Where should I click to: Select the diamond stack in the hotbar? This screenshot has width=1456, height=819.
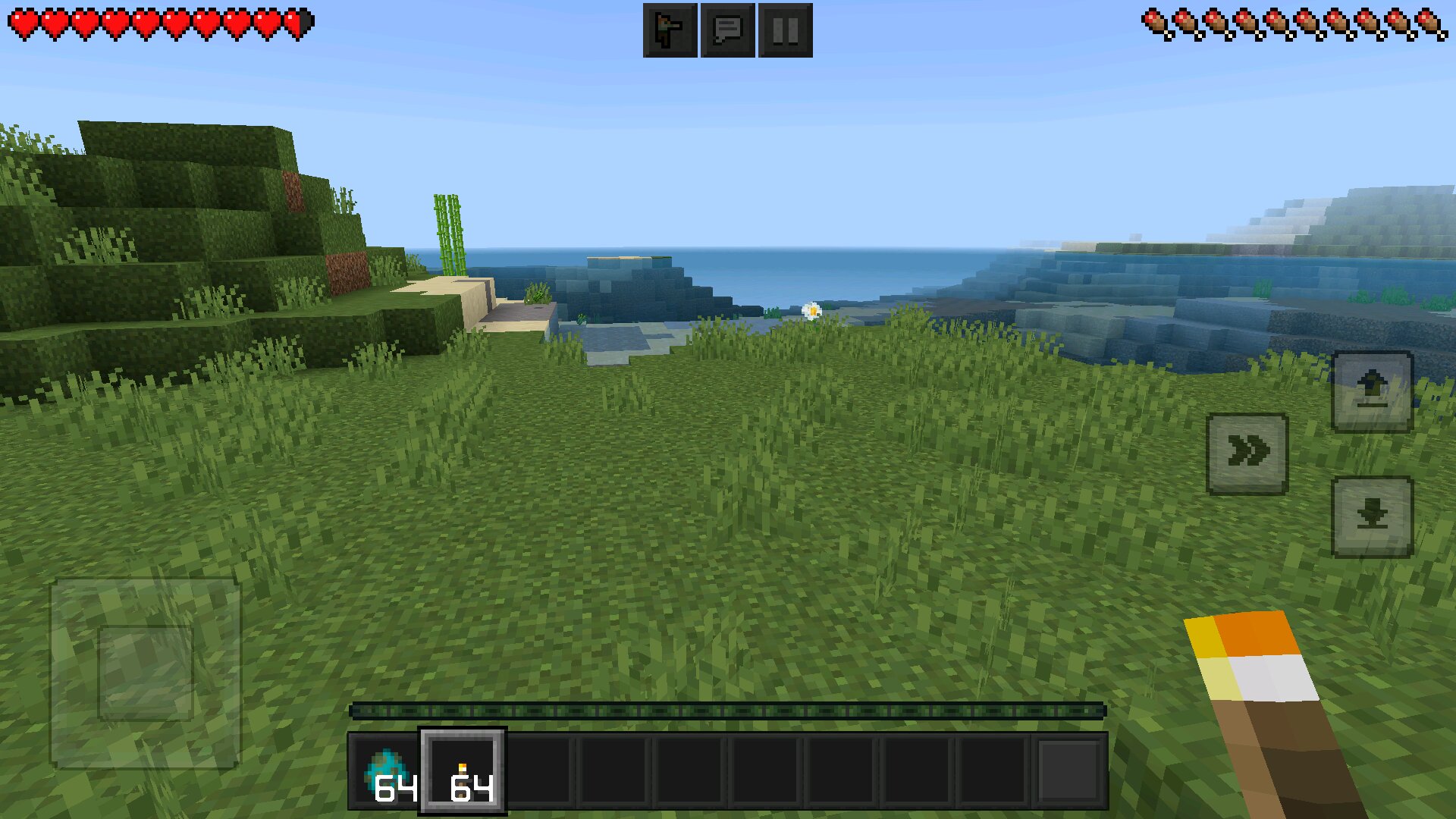click(x=386, y=771)
